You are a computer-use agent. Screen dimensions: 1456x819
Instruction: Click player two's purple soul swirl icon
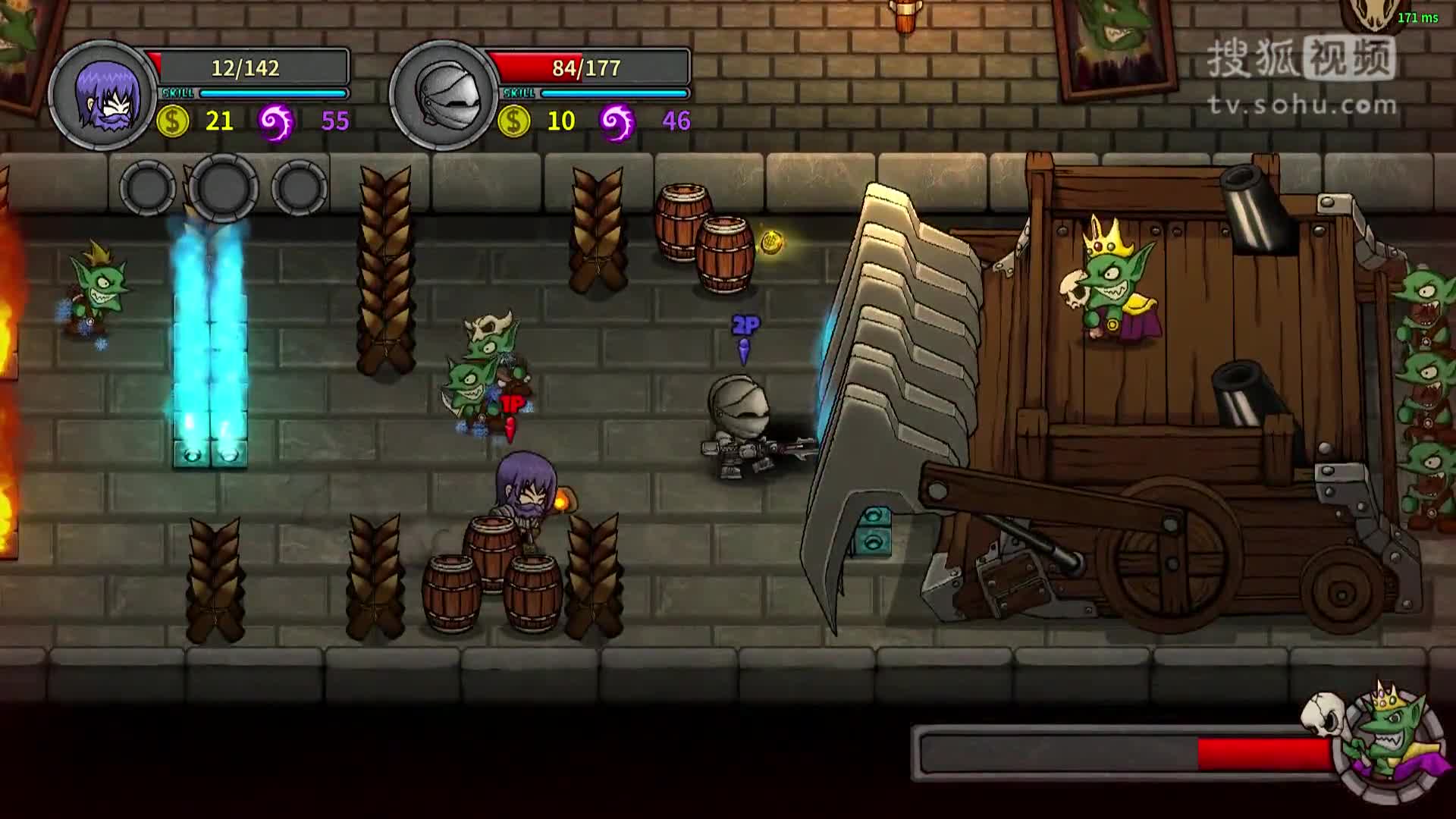coord(617,121)
